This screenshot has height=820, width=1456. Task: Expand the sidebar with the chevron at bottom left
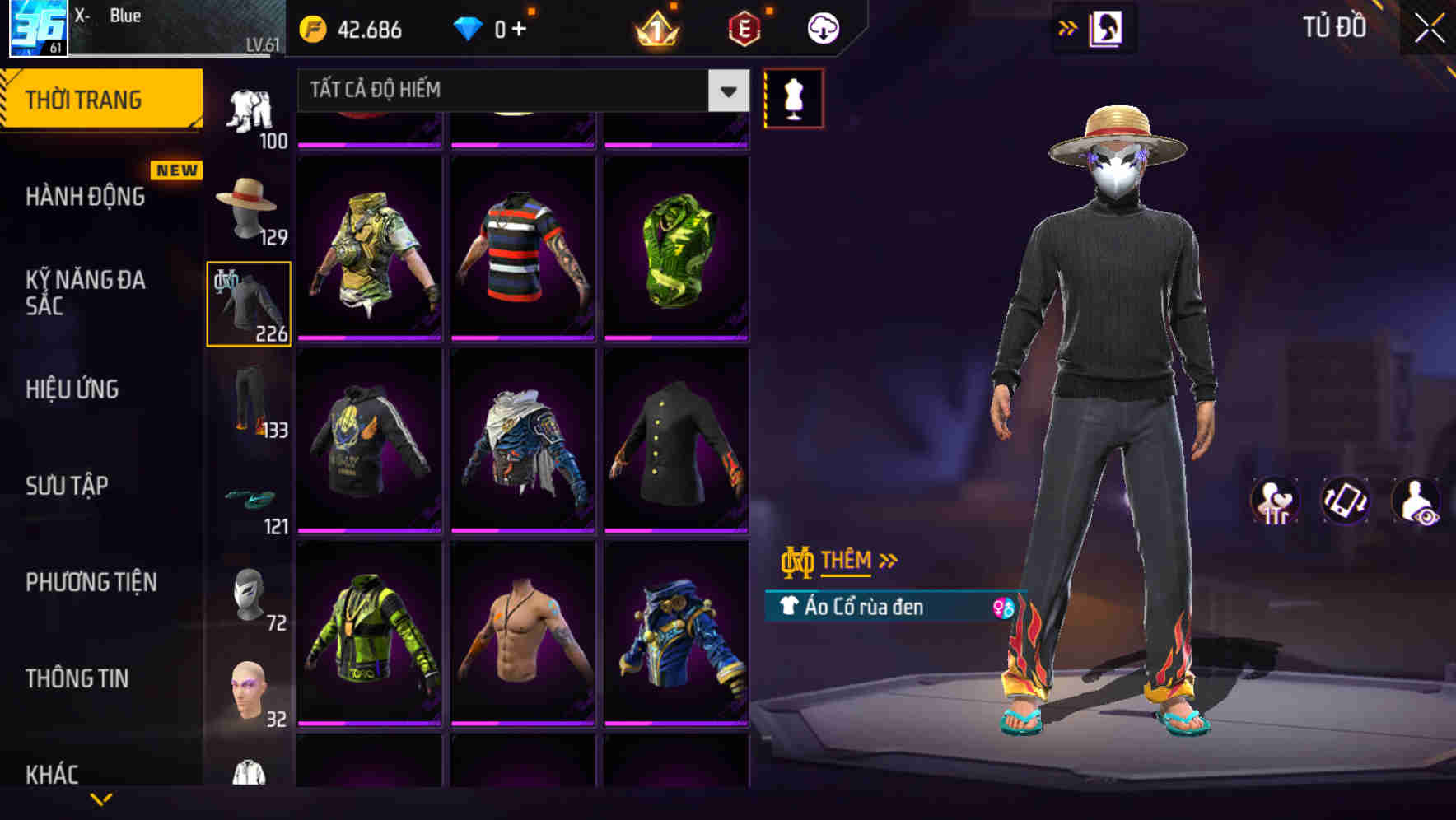(101, 797)
